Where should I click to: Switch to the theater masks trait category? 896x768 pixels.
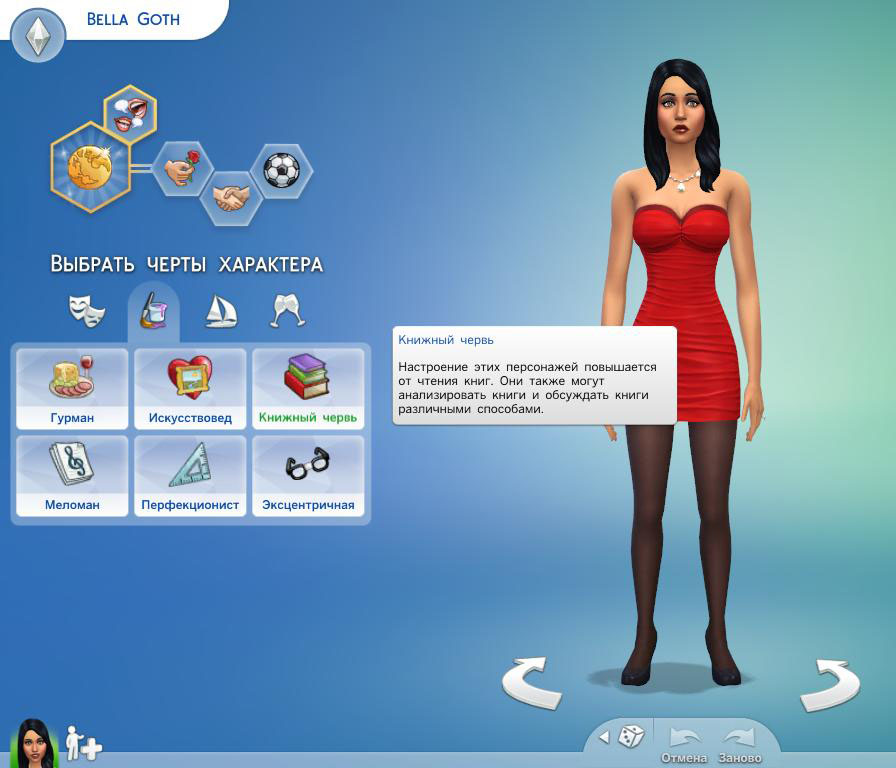click(x=87, y=310)
